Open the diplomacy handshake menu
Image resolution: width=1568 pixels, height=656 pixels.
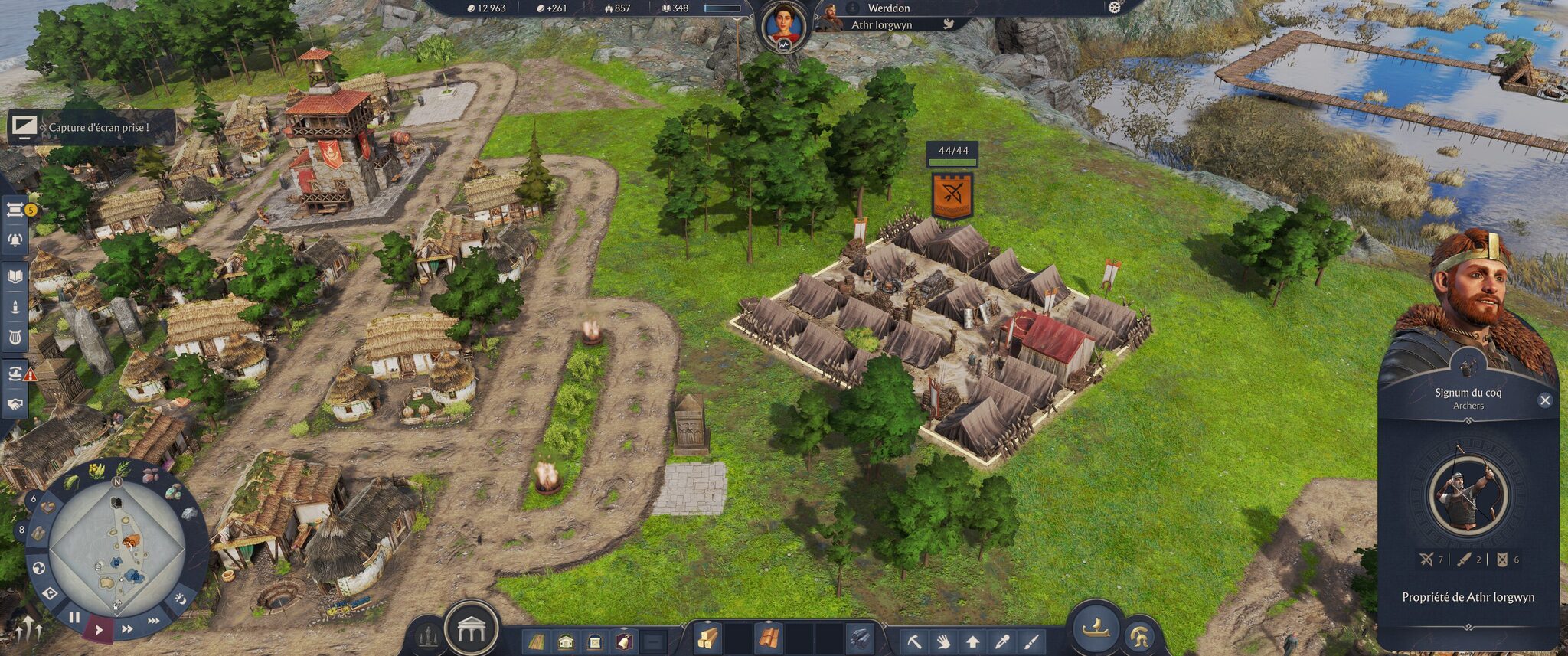tap(15, 403)
